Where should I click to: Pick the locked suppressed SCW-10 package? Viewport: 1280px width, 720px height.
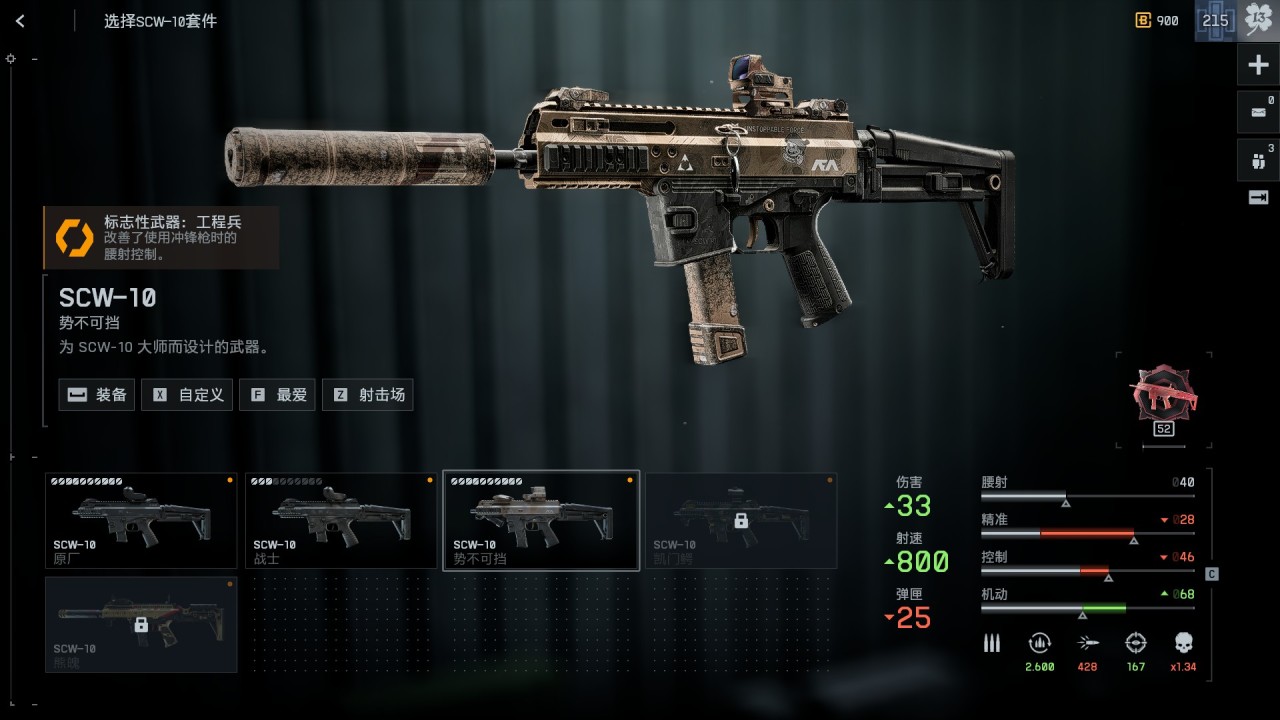tap(141, 624)
